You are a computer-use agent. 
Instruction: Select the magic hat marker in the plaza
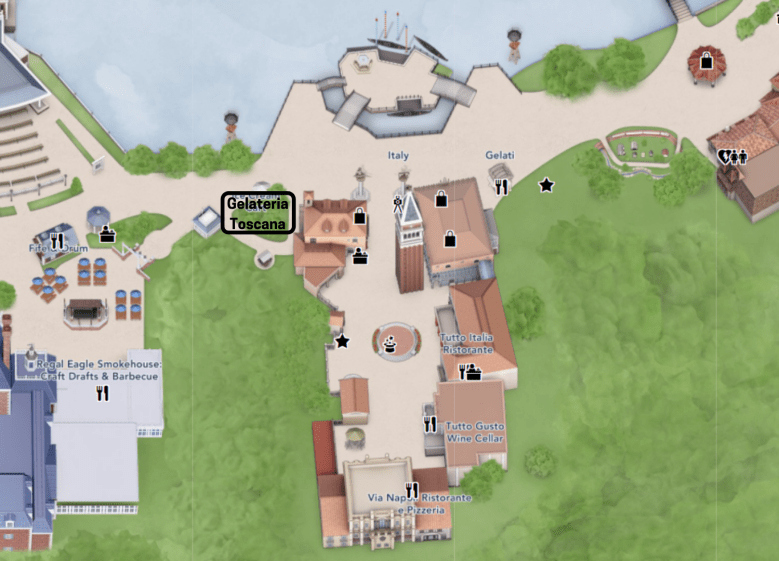coord(389,344)
